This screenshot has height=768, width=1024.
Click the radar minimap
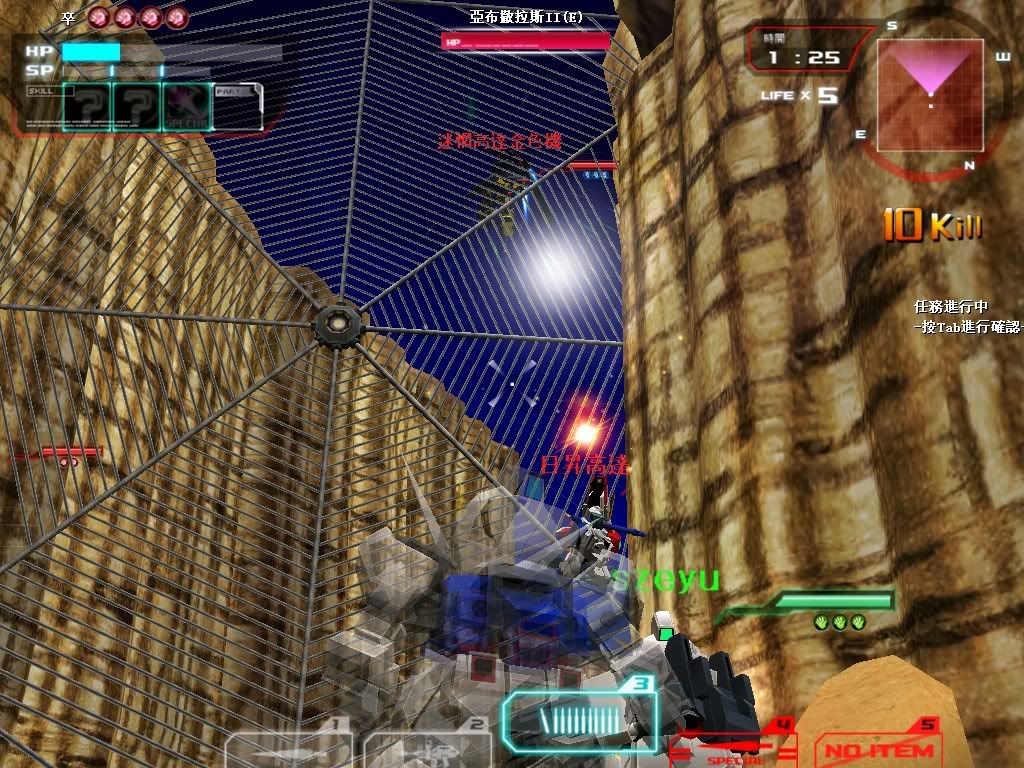click(x=930, y=95)
